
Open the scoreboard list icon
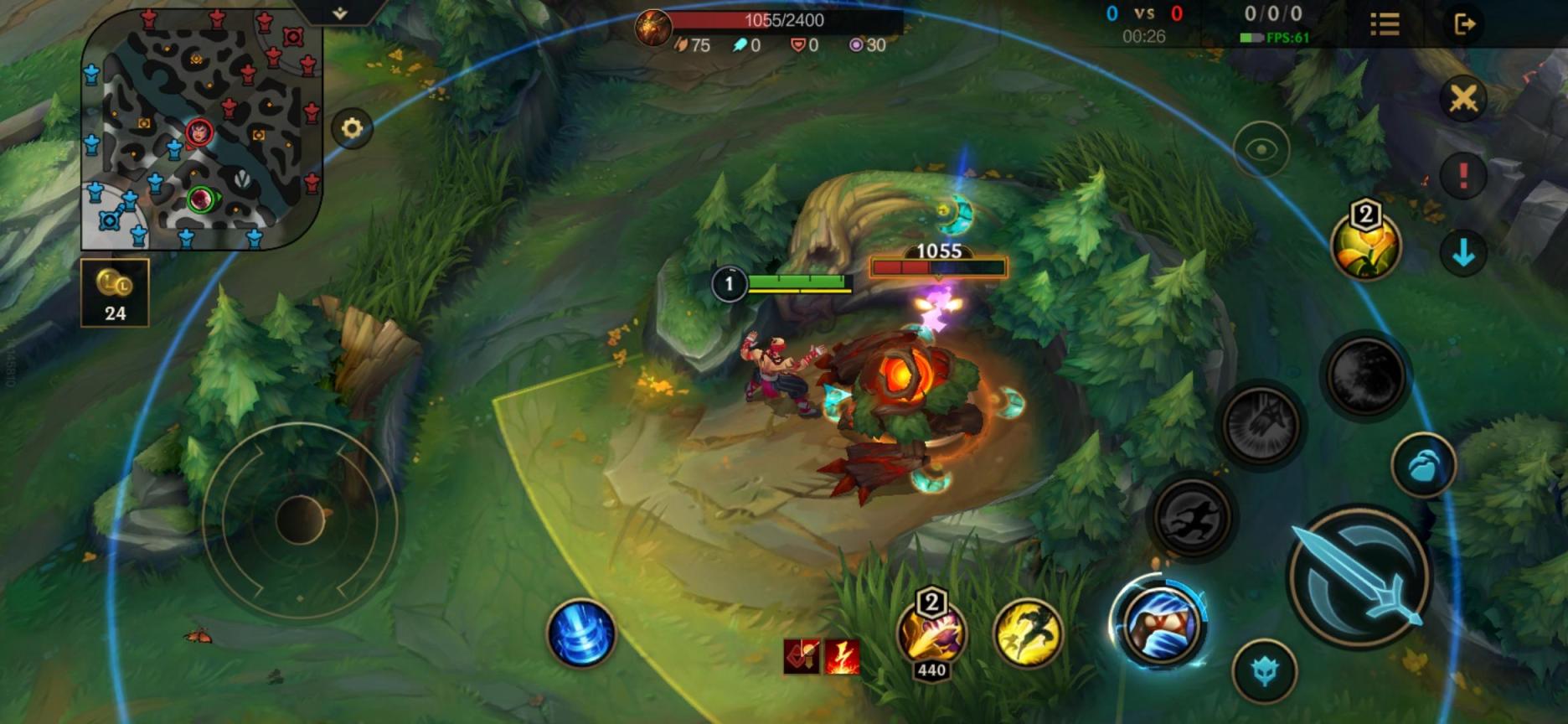point(1385,24)
